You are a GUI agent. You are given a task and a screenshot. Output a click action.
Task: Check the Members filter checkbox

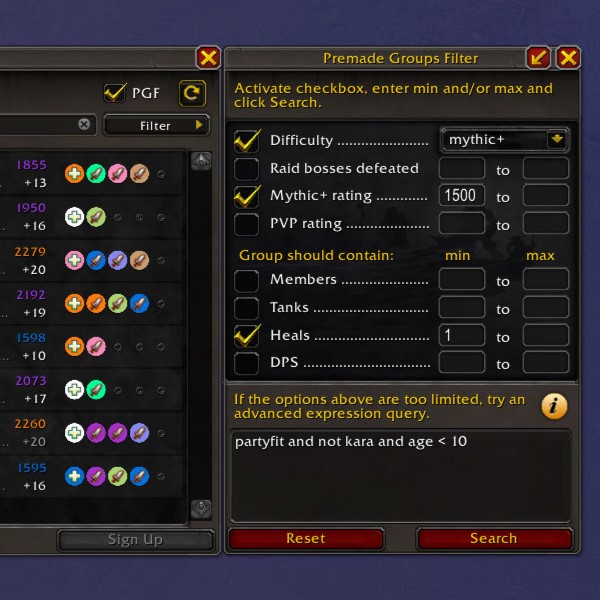[x=246, y=280]
